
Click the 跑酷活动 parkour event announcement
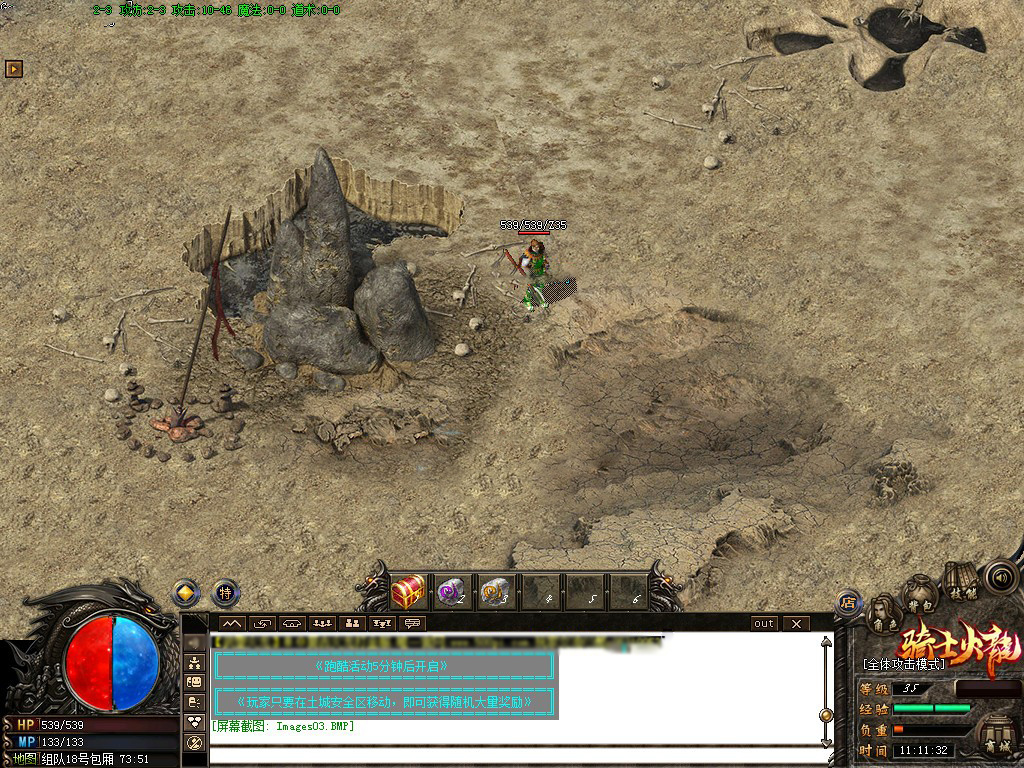[384, 665]
